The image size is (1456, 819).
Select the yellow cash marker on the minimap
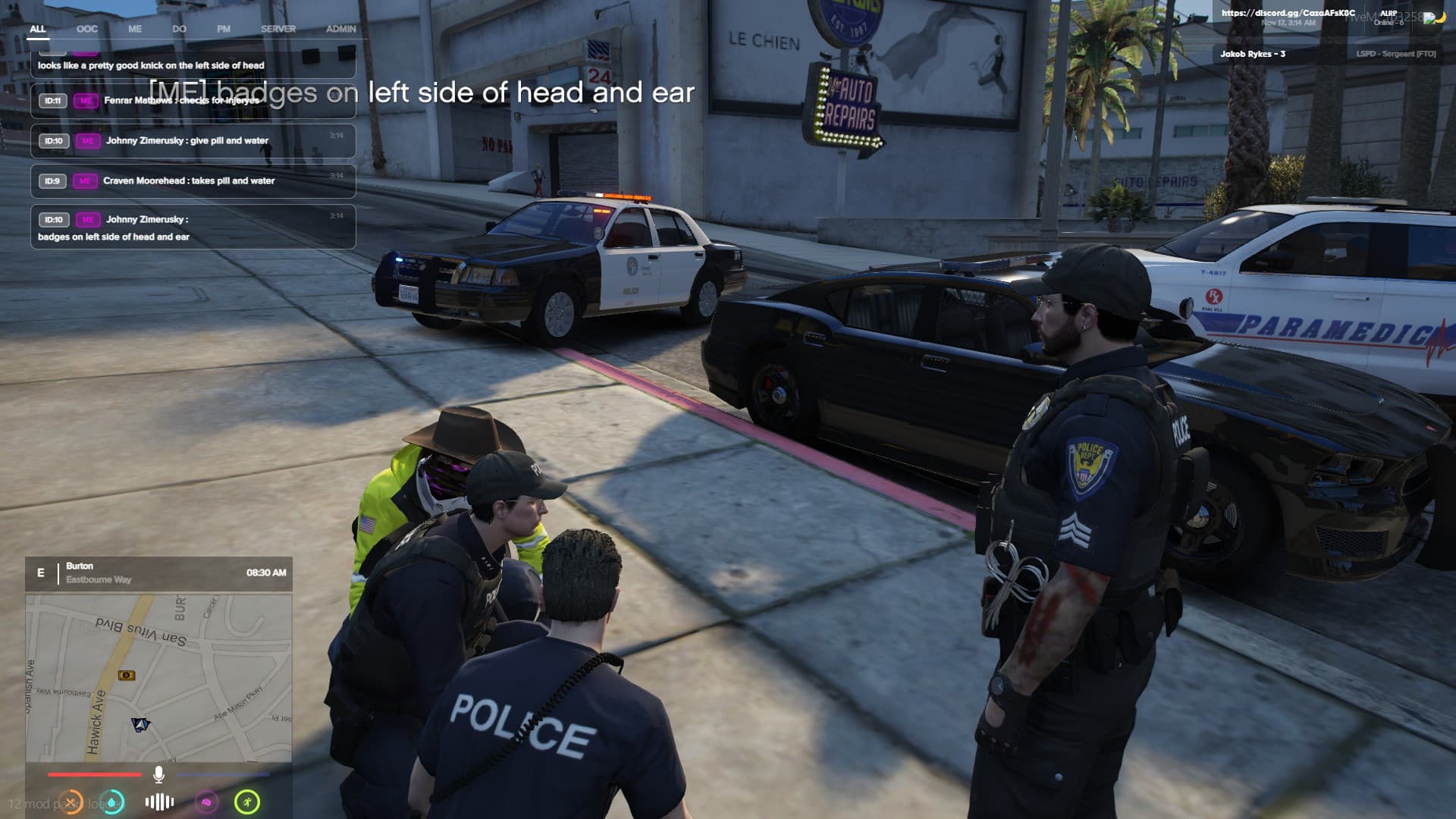click(x=127, y=675)
